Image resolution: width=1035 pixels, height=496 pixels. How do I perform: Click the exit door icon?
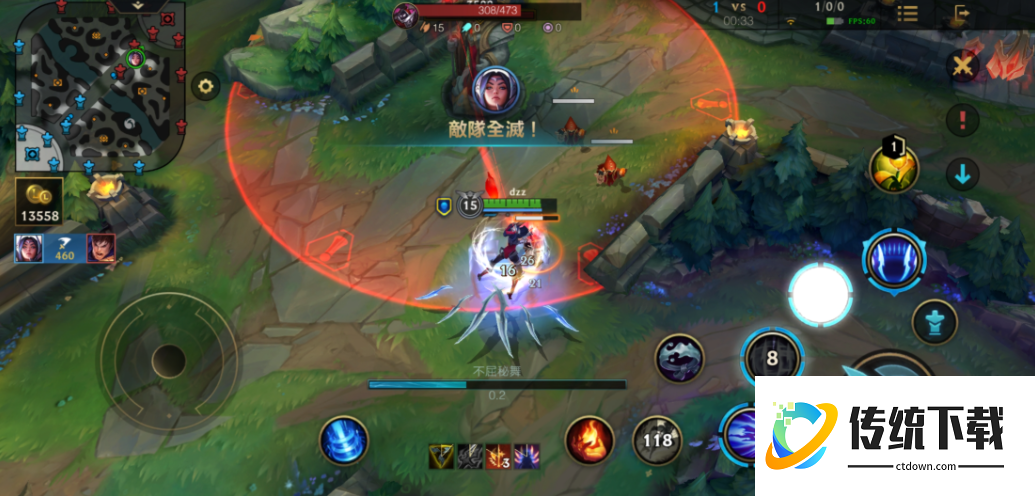(x=962, y=14)
